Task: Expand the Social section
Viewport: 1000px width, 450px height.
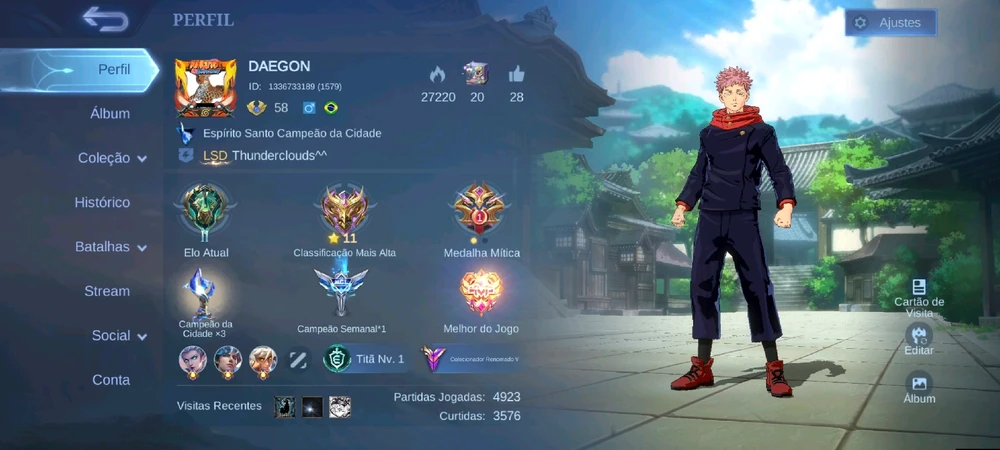Action: pos(118,336)
